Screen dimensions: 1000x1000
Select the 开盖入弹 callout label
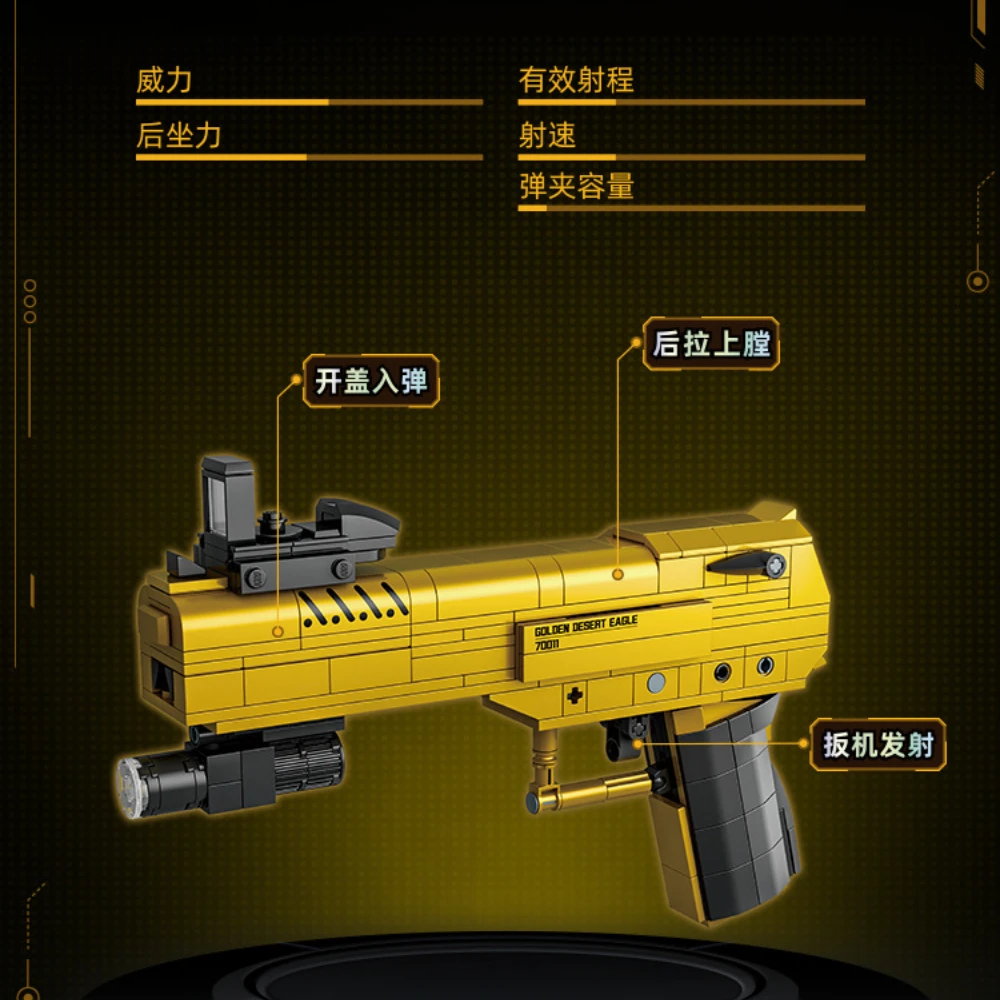(x=371, y=381)
